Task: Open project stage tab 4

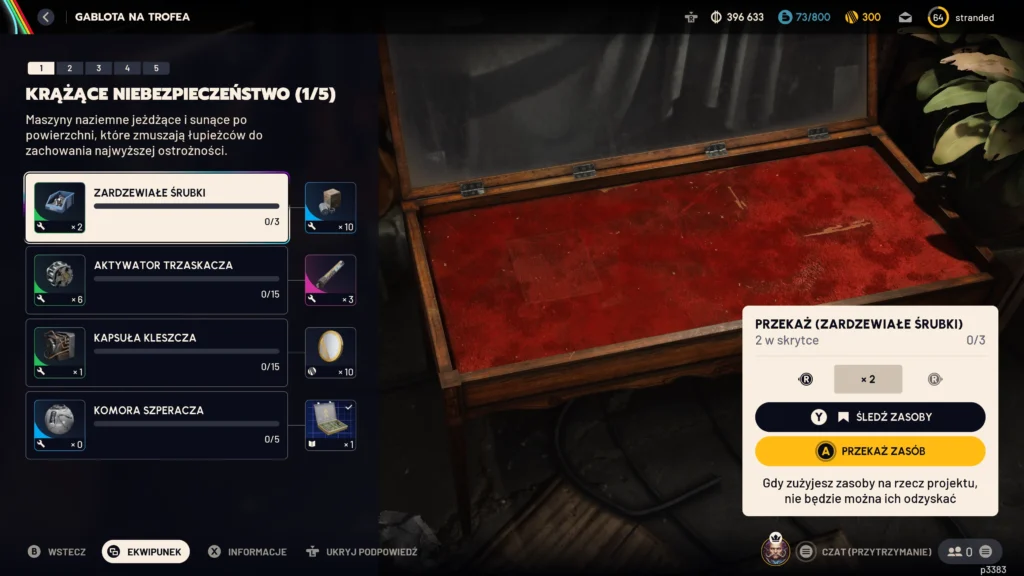Action: coord(127,68)
